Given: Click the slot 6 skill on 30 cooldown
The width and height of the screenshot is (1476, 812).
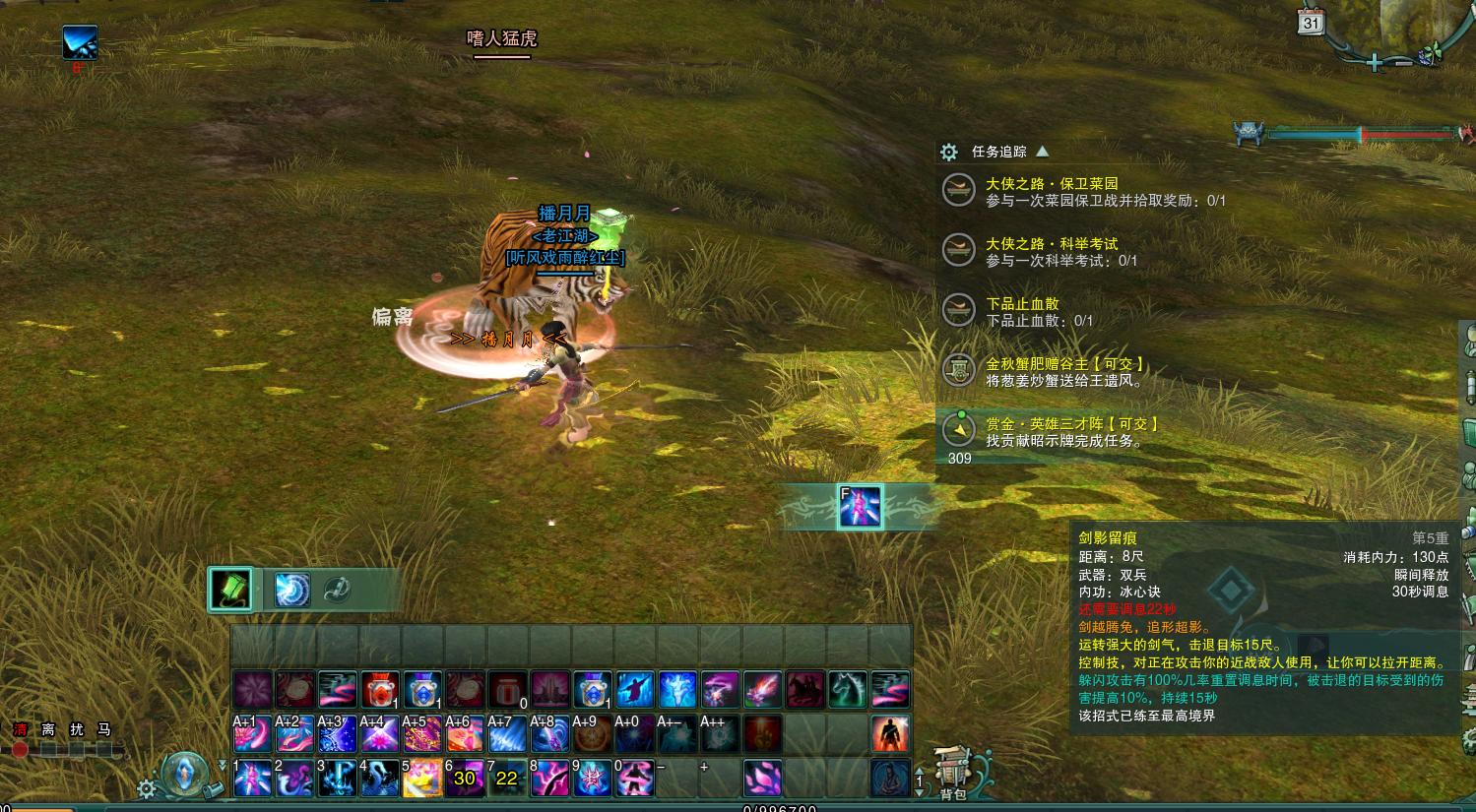Looking at the screenshot, I should (465, 778).
